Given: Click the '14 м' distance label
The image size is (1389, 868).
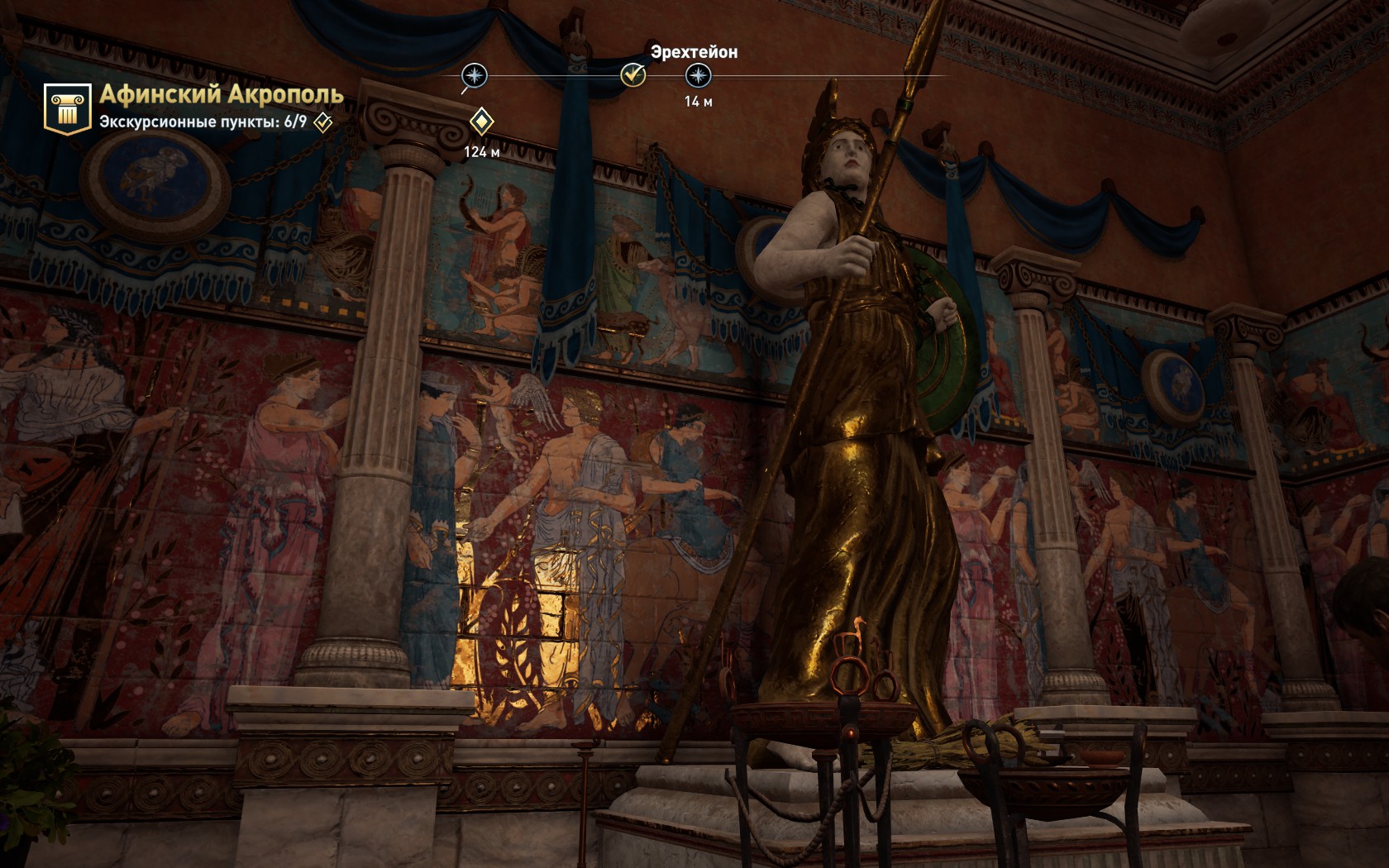Looking at the screenshot, I should [697, 103].
